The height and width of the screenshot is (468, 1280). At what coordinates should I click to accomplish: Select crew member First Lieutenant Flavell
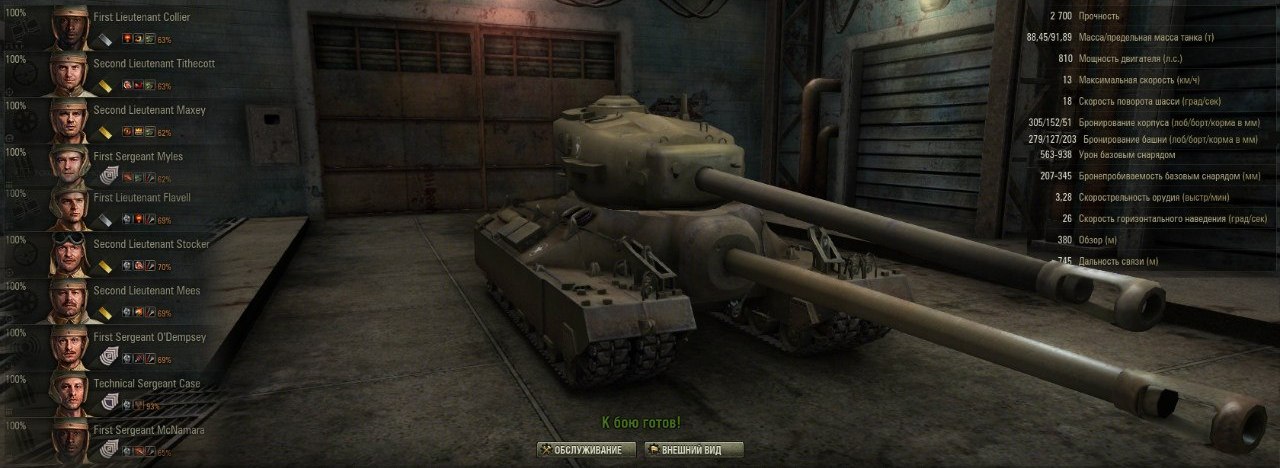pyautogui.click(x=141, y=198)
